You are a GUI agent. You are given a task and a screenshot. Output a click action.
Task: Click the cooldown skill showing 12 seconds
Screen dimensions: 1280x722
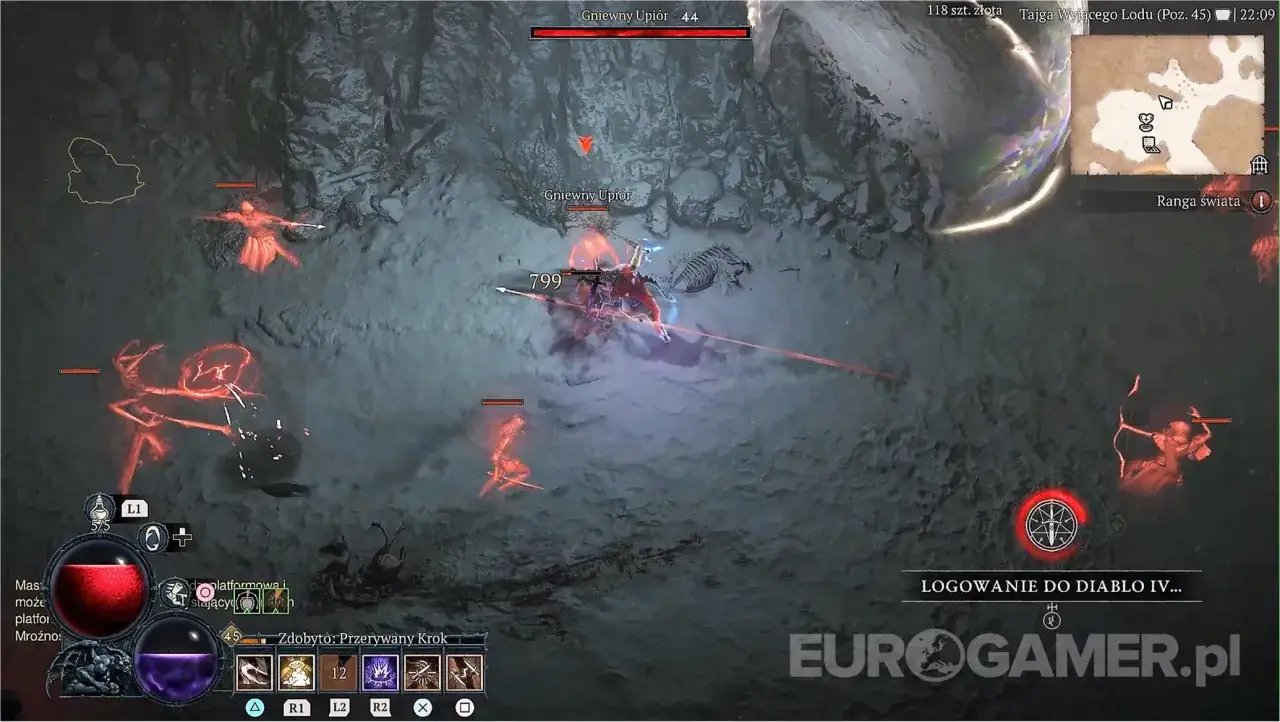(337, 671)
